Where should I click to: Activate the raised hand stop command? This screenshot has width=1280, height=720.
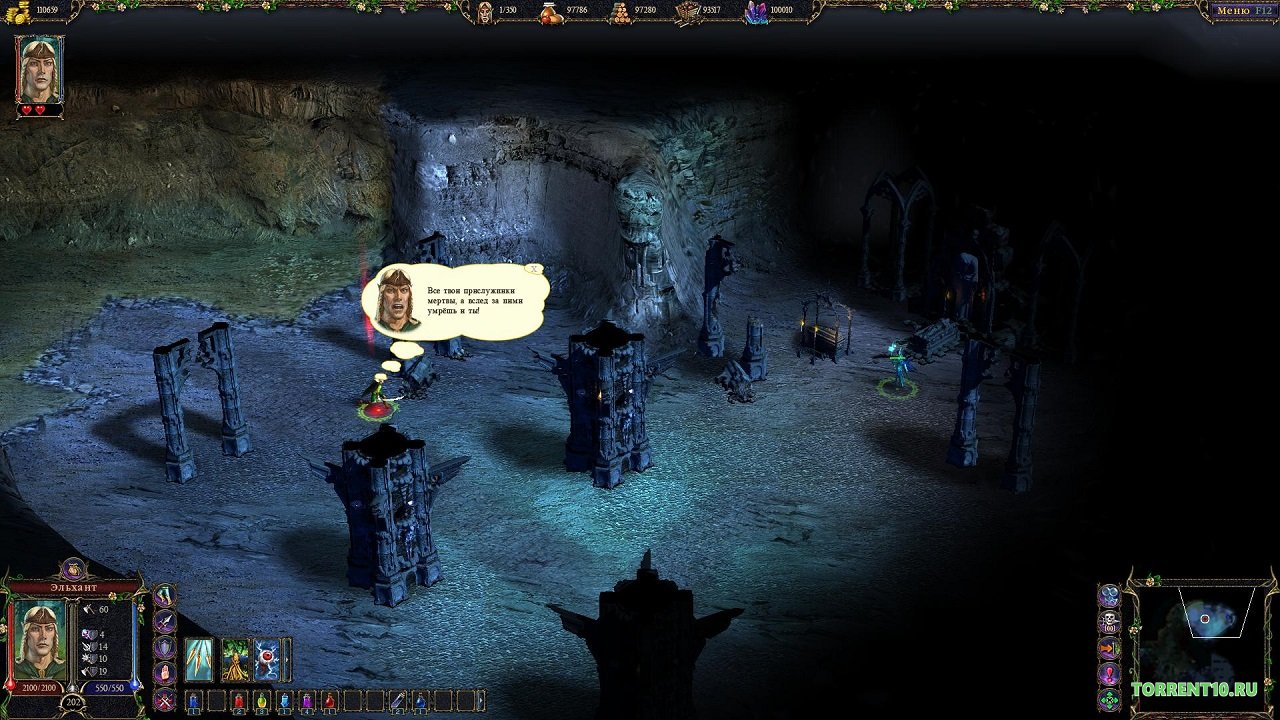coord(164,674)
